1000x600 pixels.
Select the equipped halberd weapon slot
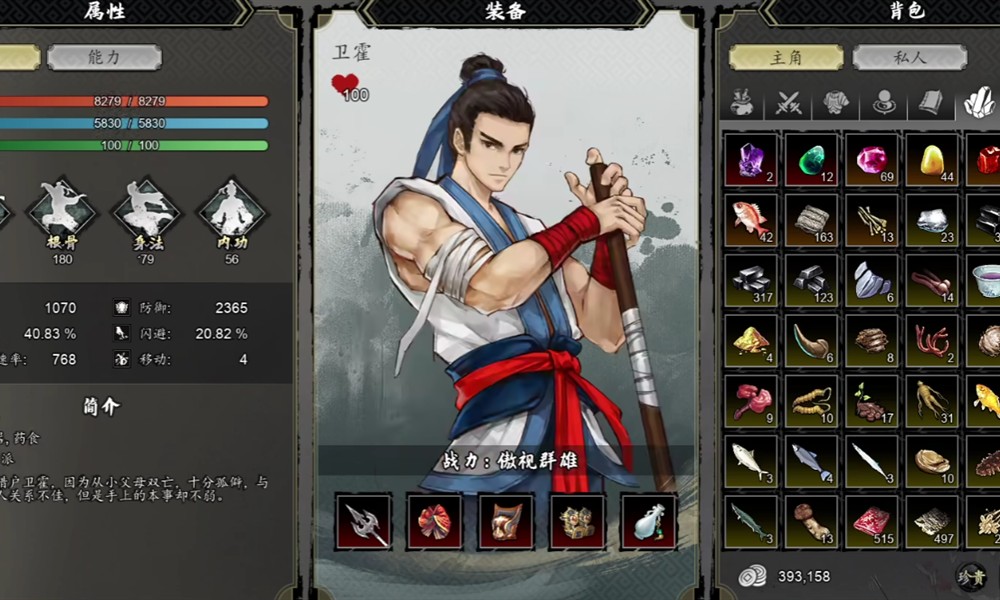(x=363, y=521)
